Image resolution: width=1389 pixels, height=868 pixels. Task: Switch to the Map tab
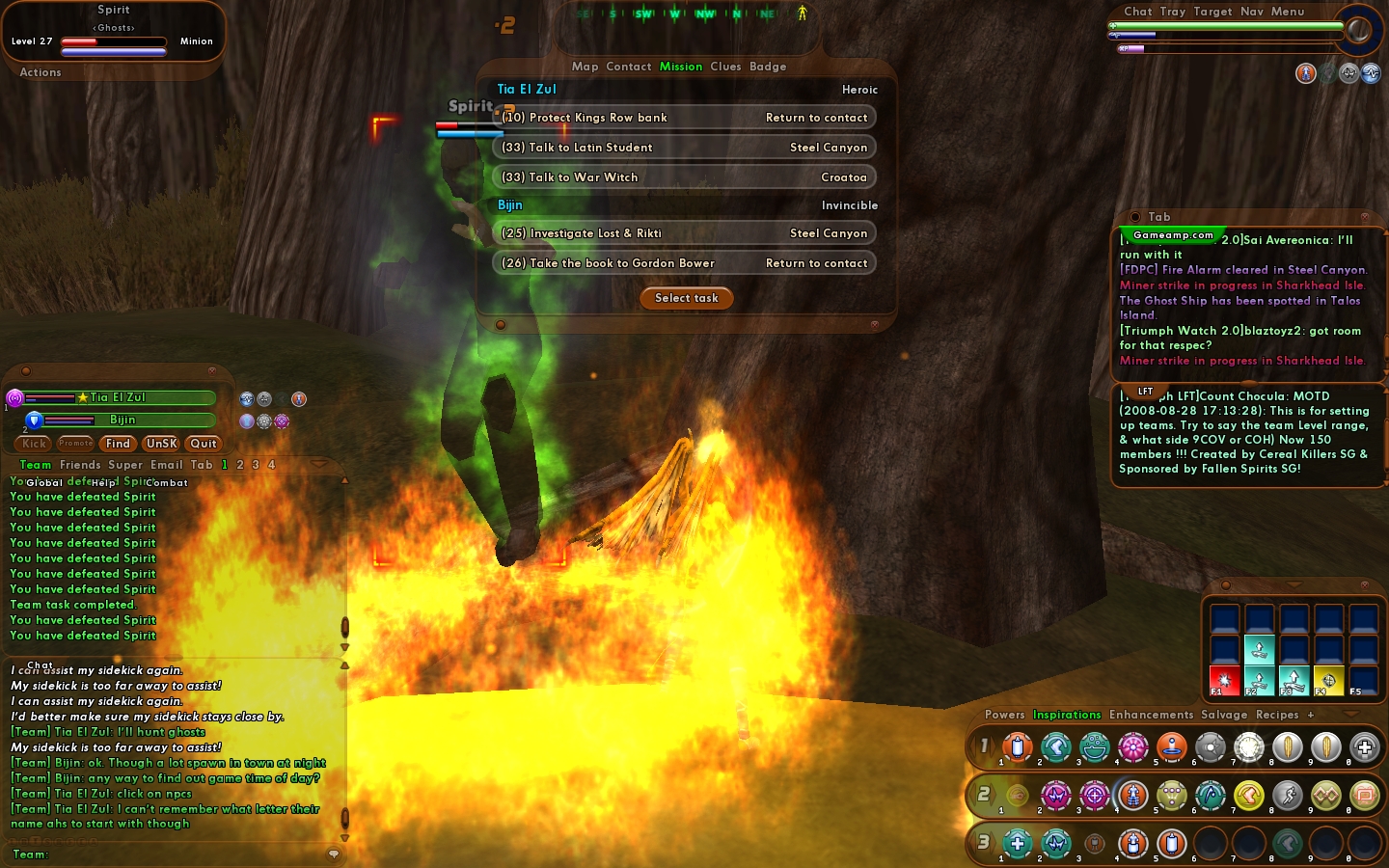click(x=585, y=67)
